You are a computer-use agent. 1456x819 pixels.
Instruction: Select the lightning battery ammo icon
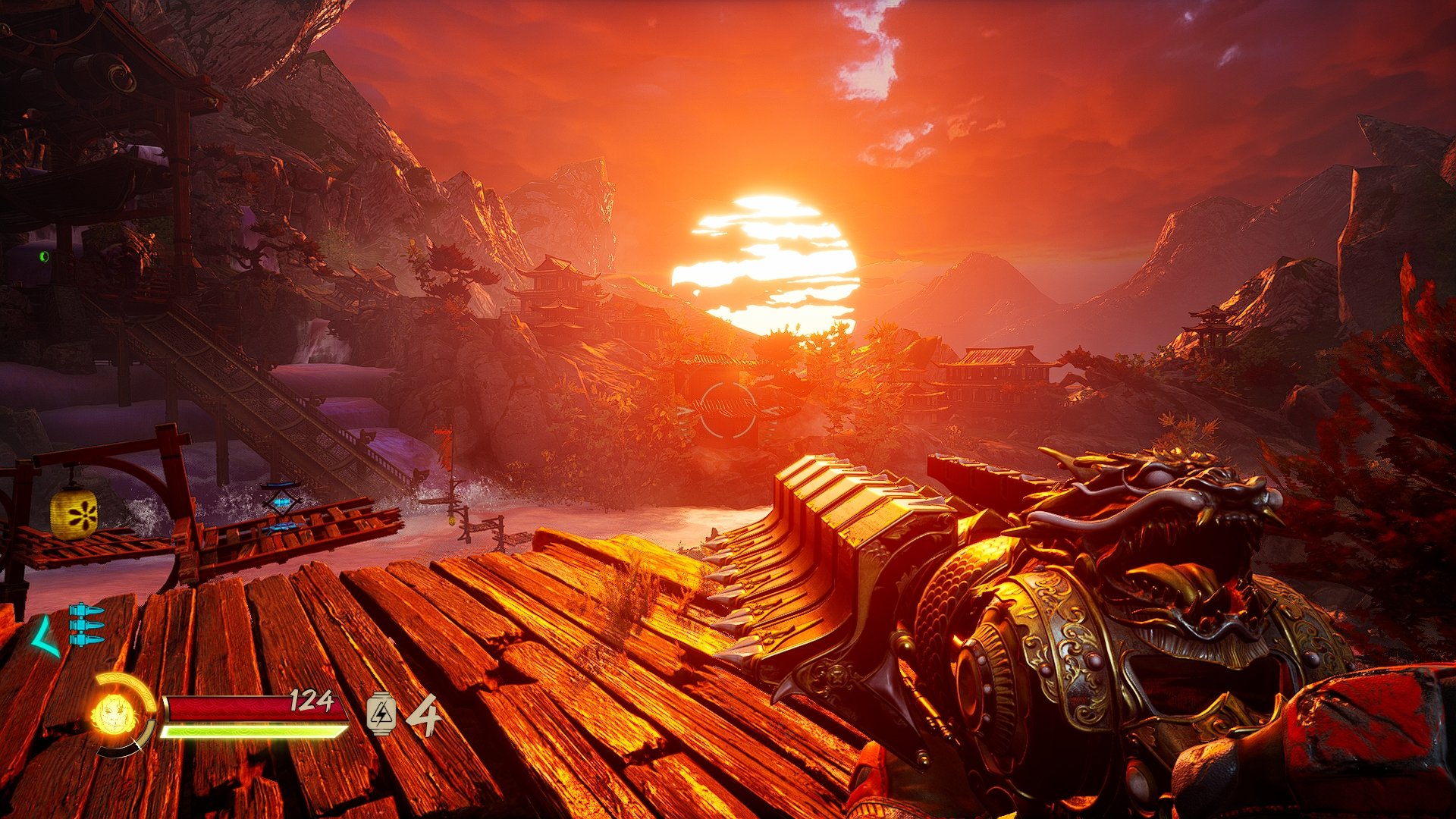381,714
